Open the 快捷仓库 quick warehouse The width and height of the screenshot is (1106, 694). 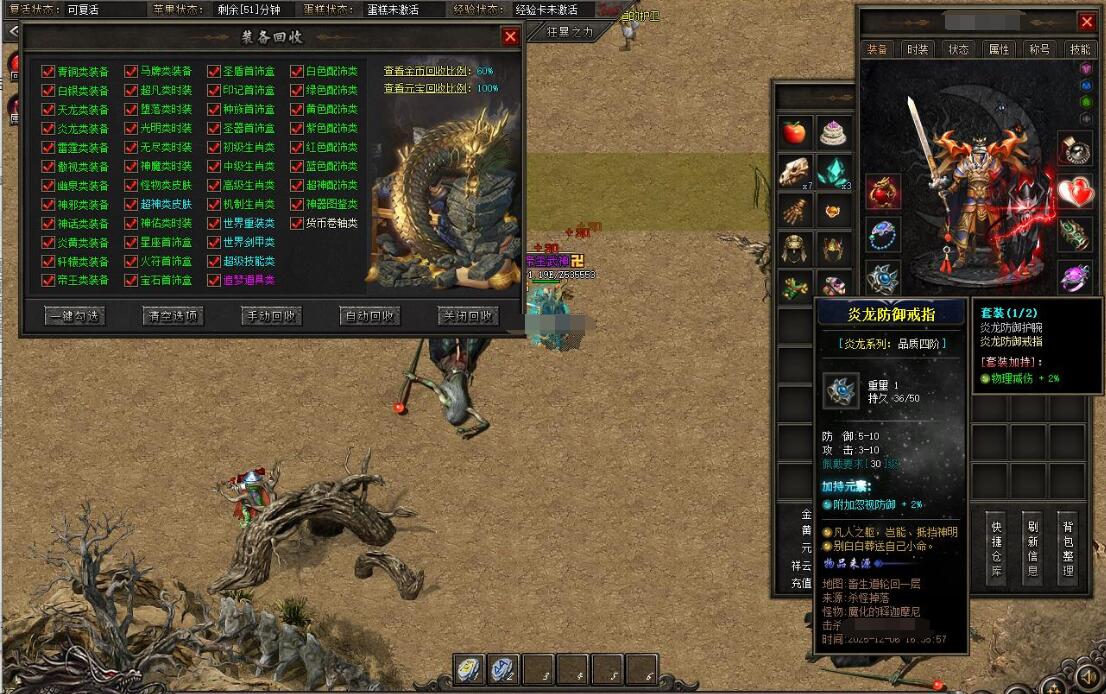(996, 549)
